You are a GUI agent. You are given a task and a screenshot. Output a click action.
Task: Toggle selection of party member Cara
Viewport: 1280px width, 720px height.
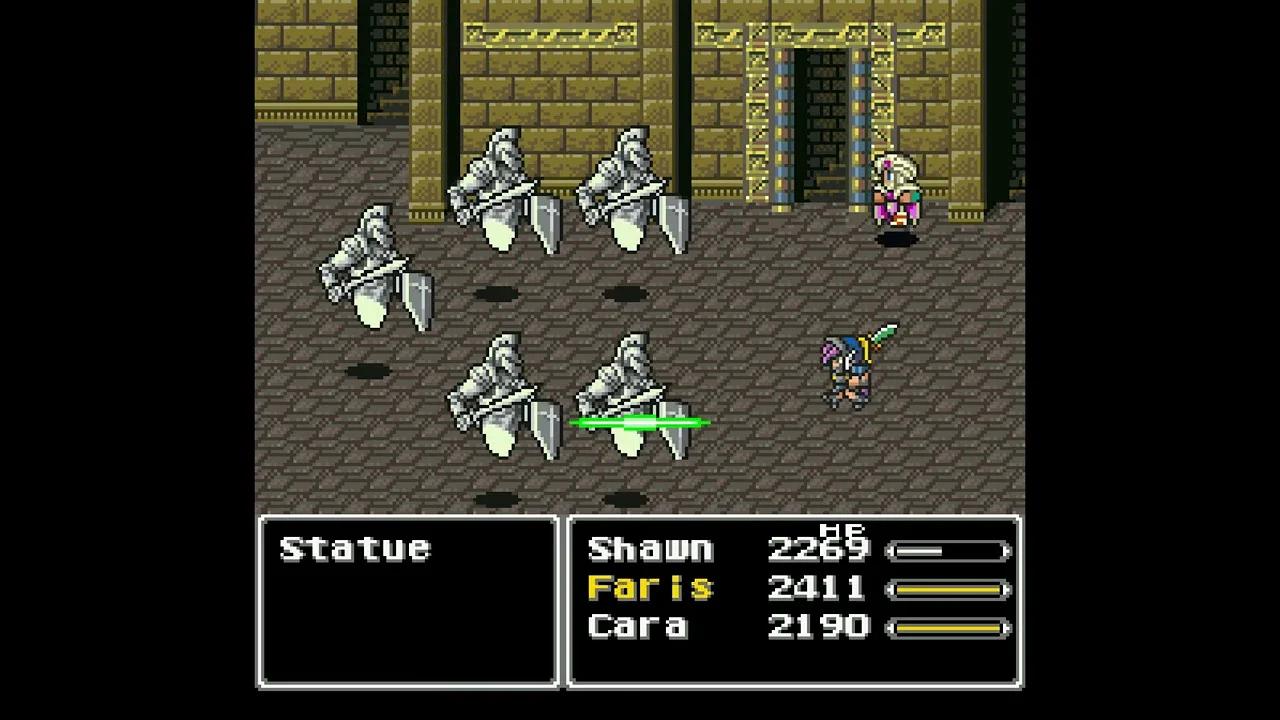coord(640,626)
